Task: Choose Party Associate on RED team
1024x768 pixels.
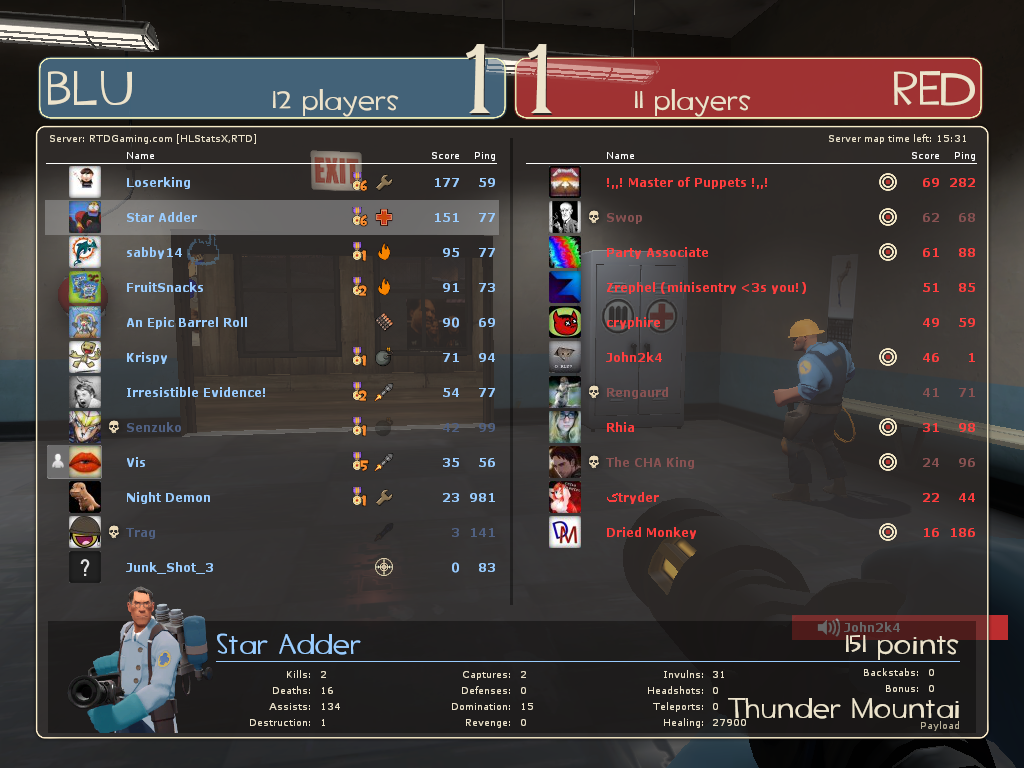Action: pyautogui.click(x=657, y=253)
